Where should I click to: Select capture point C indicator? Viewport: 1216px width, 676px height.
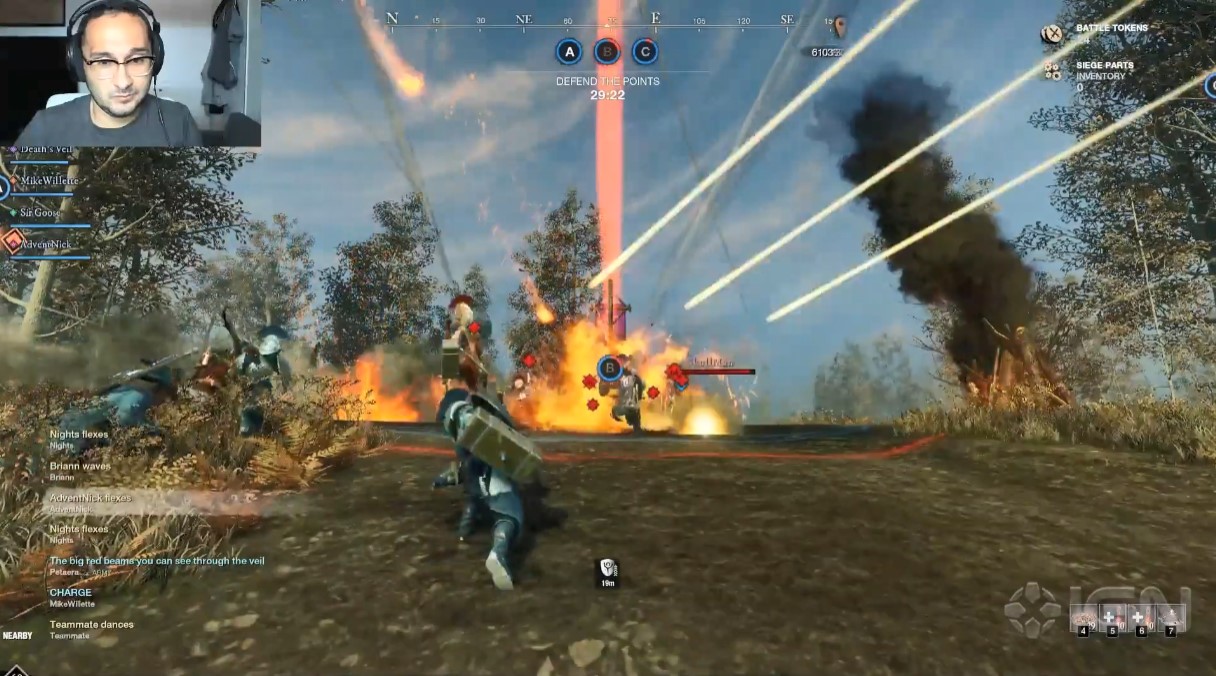[645, 51]
